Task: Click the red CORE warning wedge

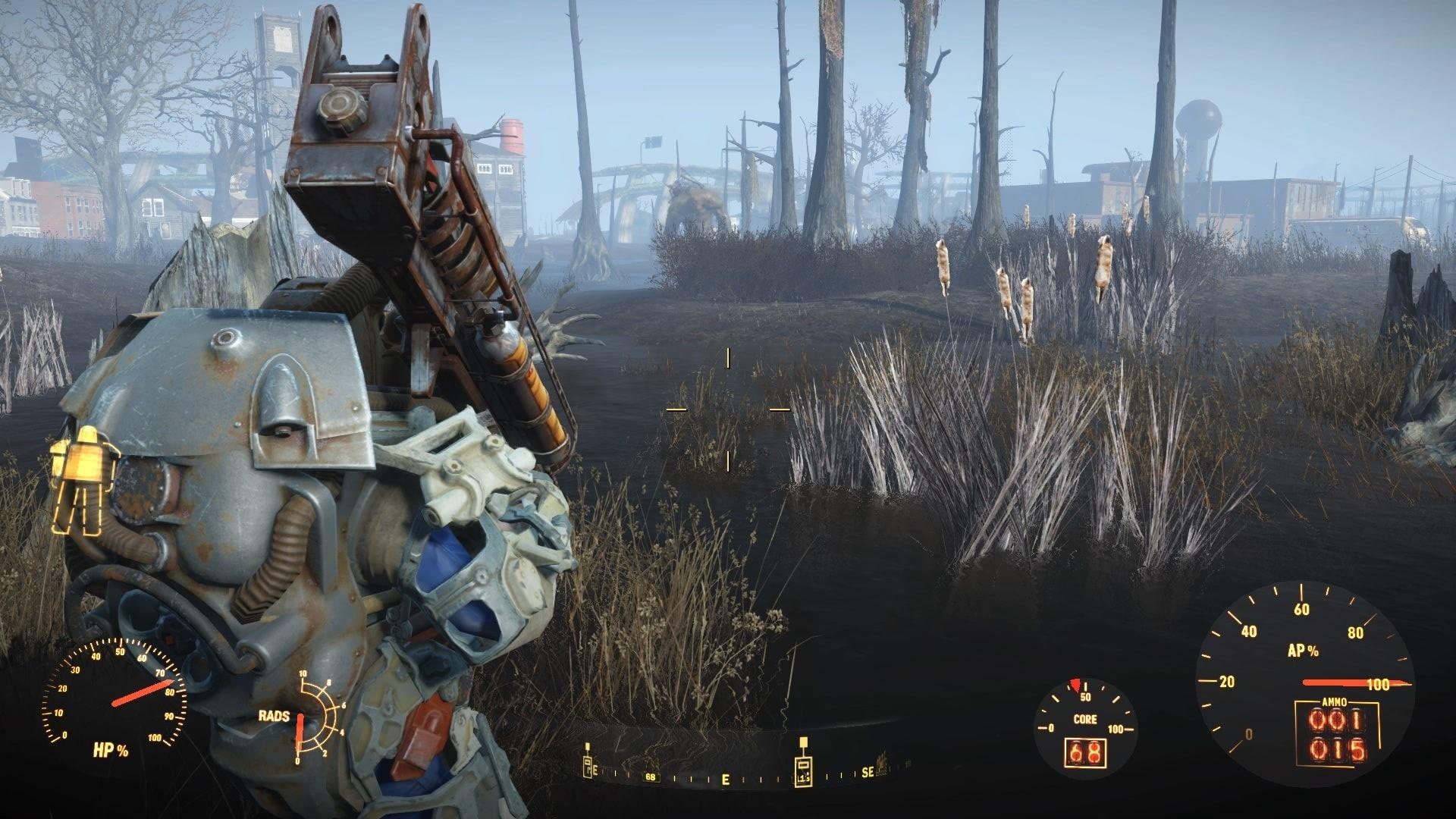Action: point(1075,686)
